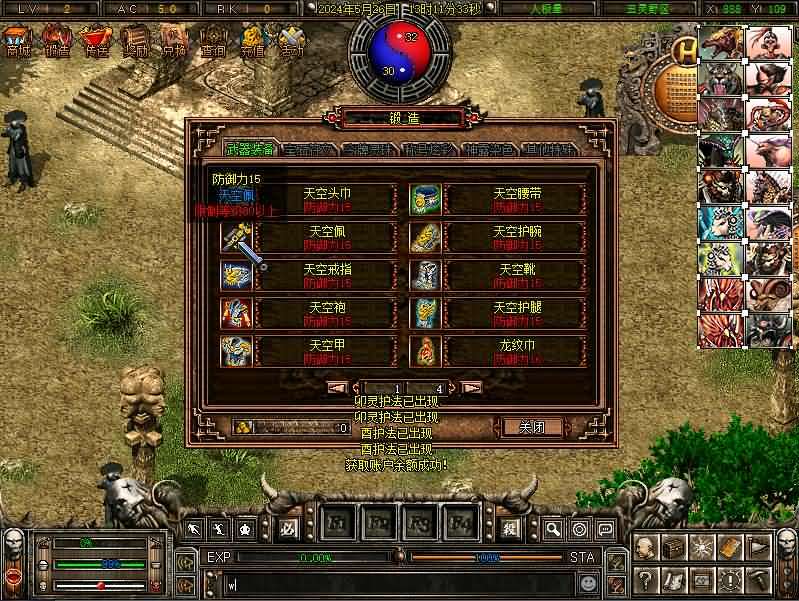This screenshot has height=601, width=799.
Task: Open the 查询 query menu
Action: click(x=213, y=42)
